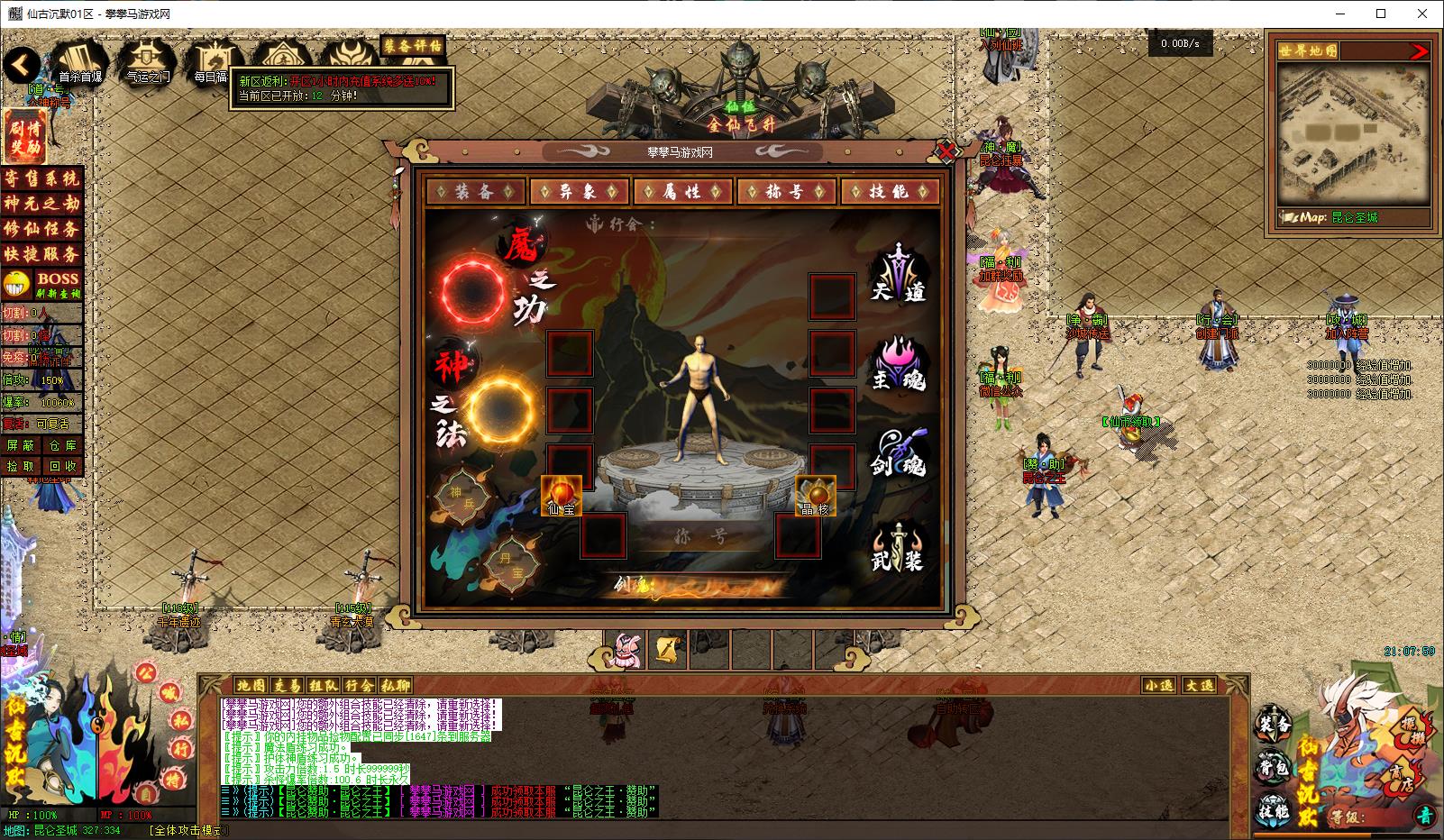Image resolution: width=1444 pixels, height=840 pixels.
Task: Click the 天道 button in the panel
Action: [899, 275]
